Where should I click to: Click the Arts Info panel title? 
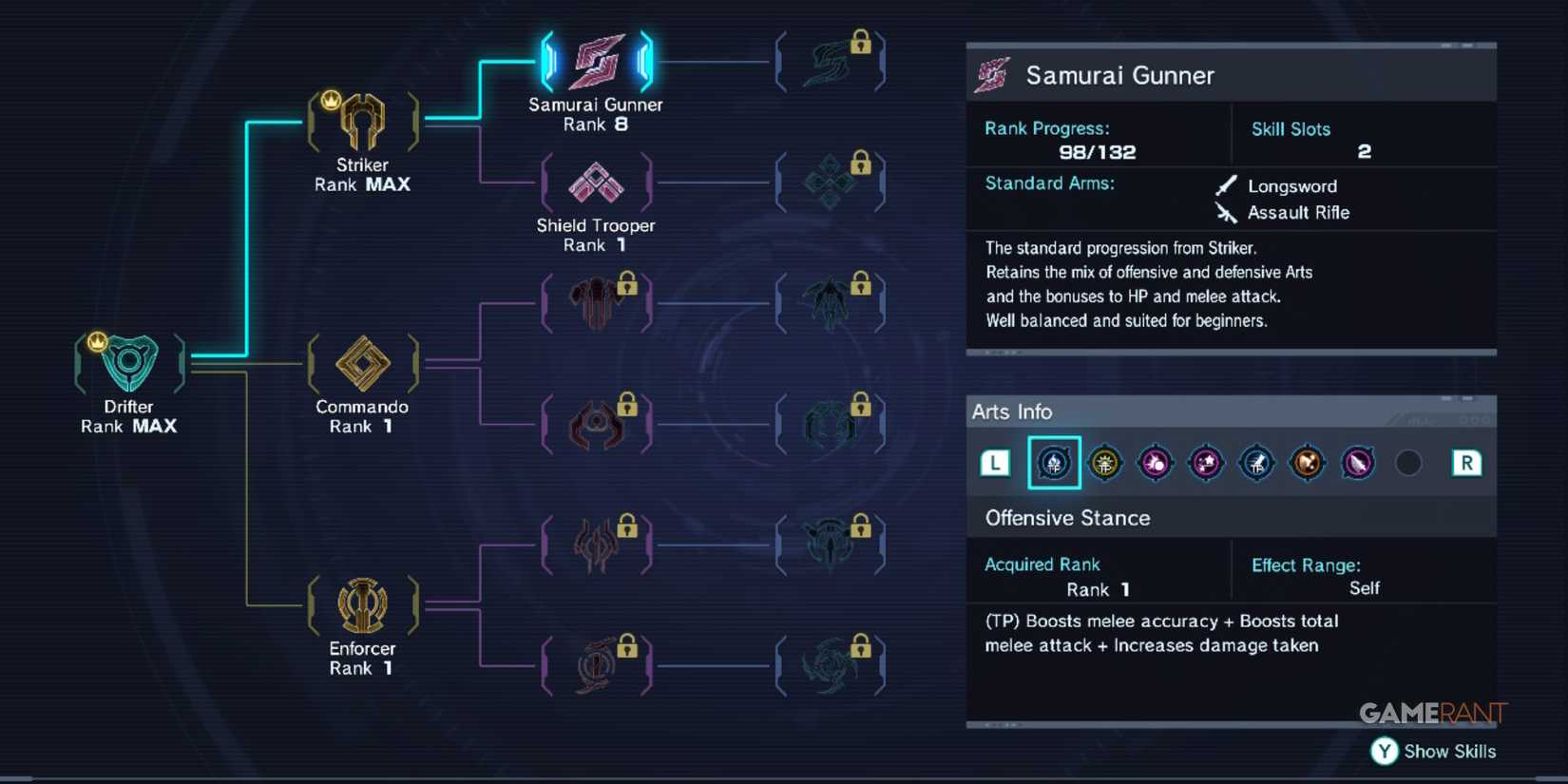click(x=1012, y=411)
